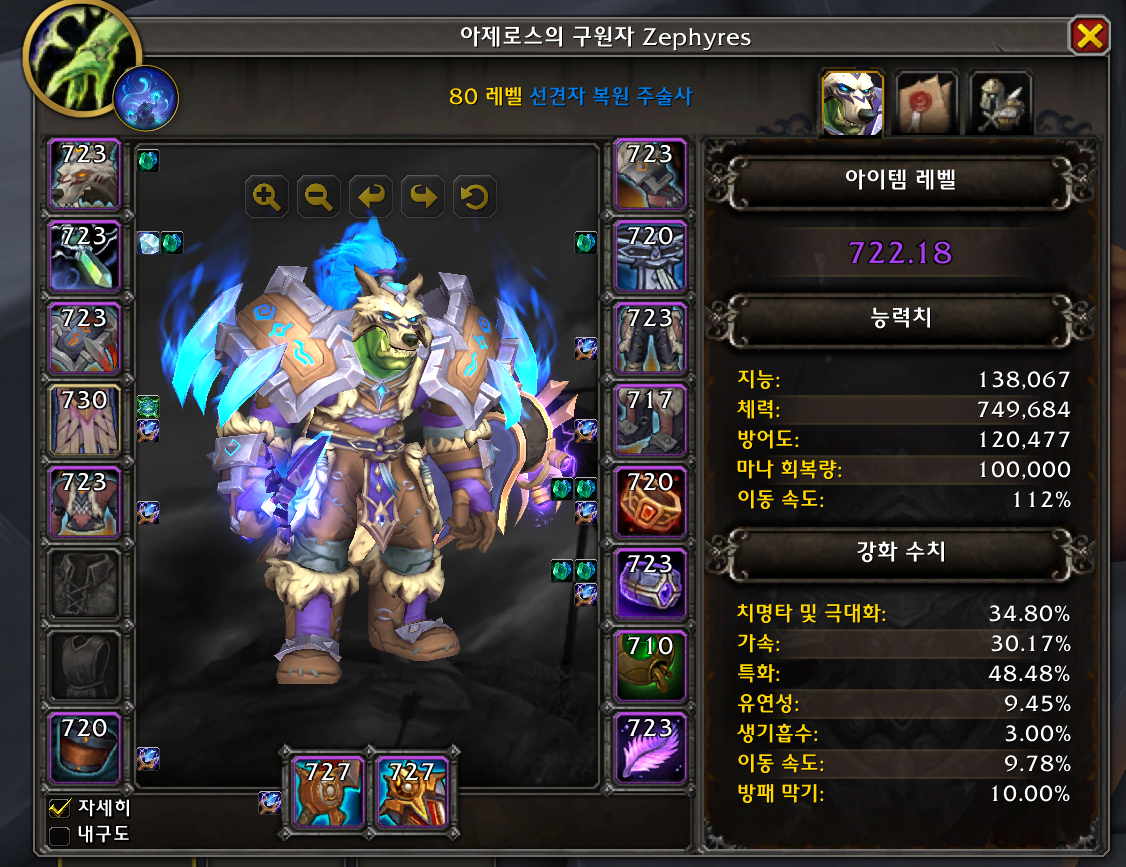Switch to the wolf portrait character tab
The image size is (1126, 867).
tap(852, 103)
